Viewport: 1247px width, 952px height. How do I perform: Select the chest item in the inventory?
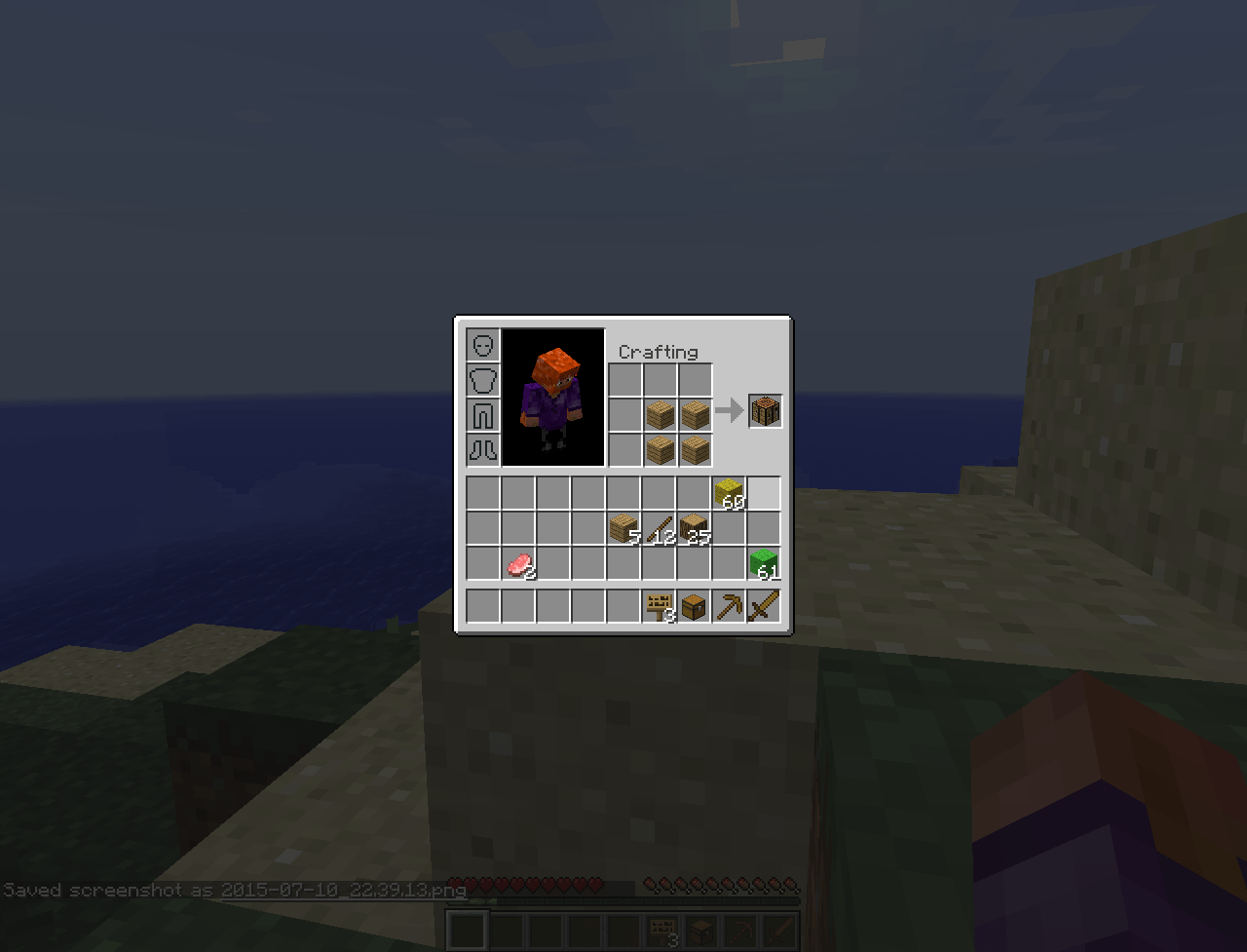tap(695, 606)
